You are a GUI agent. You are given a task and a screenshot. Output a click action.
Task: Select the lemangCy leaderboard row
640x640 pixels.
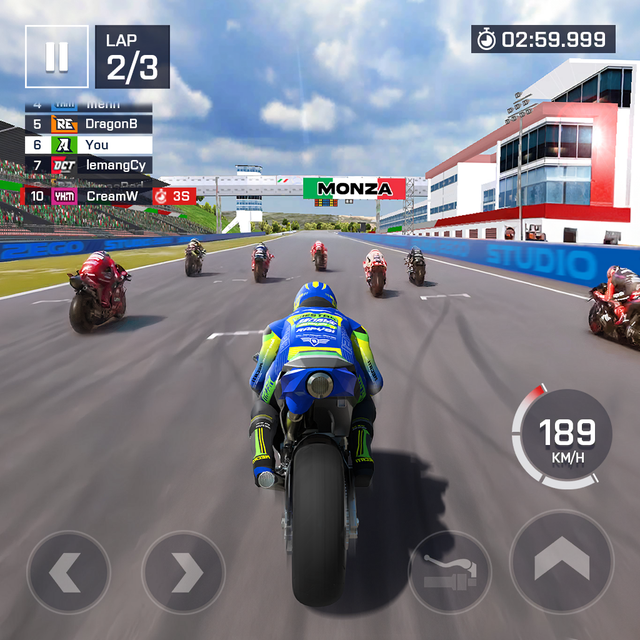[88, 165]
